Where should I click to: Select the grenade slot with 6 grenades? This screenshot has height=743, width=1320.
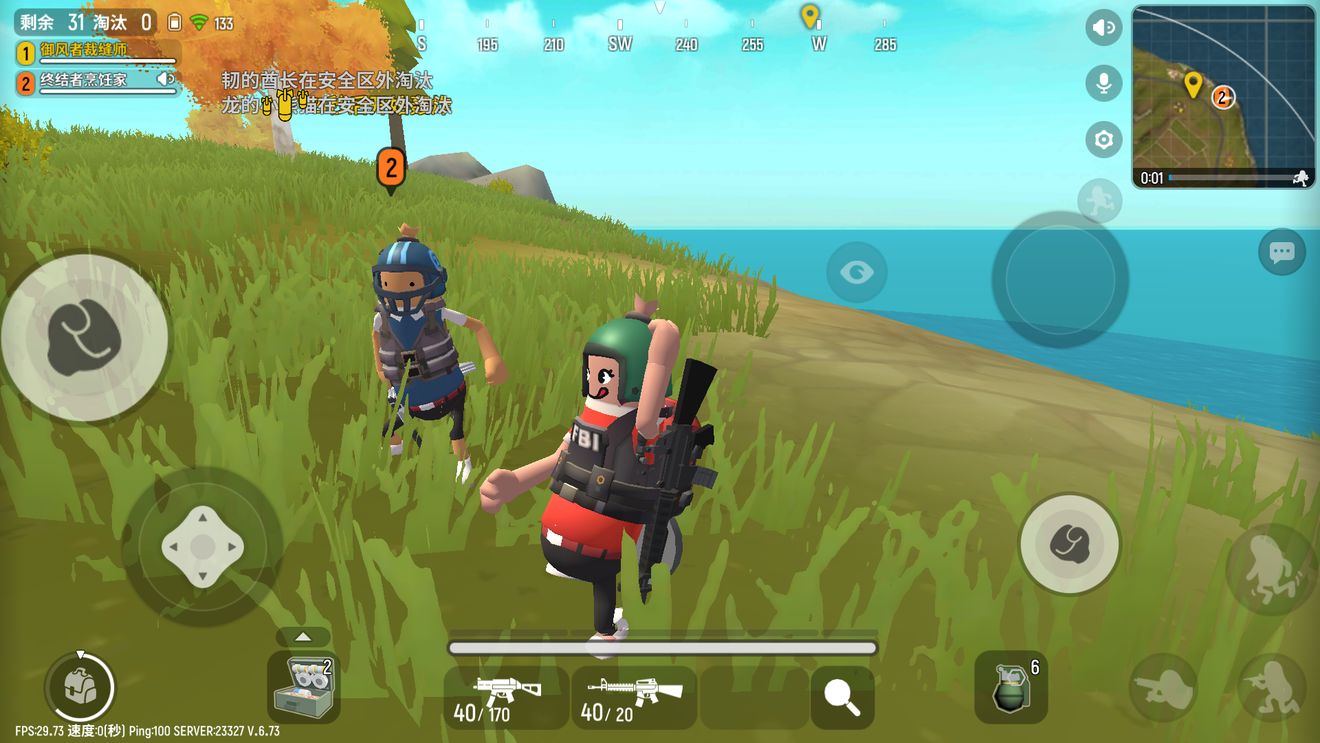1011,687
